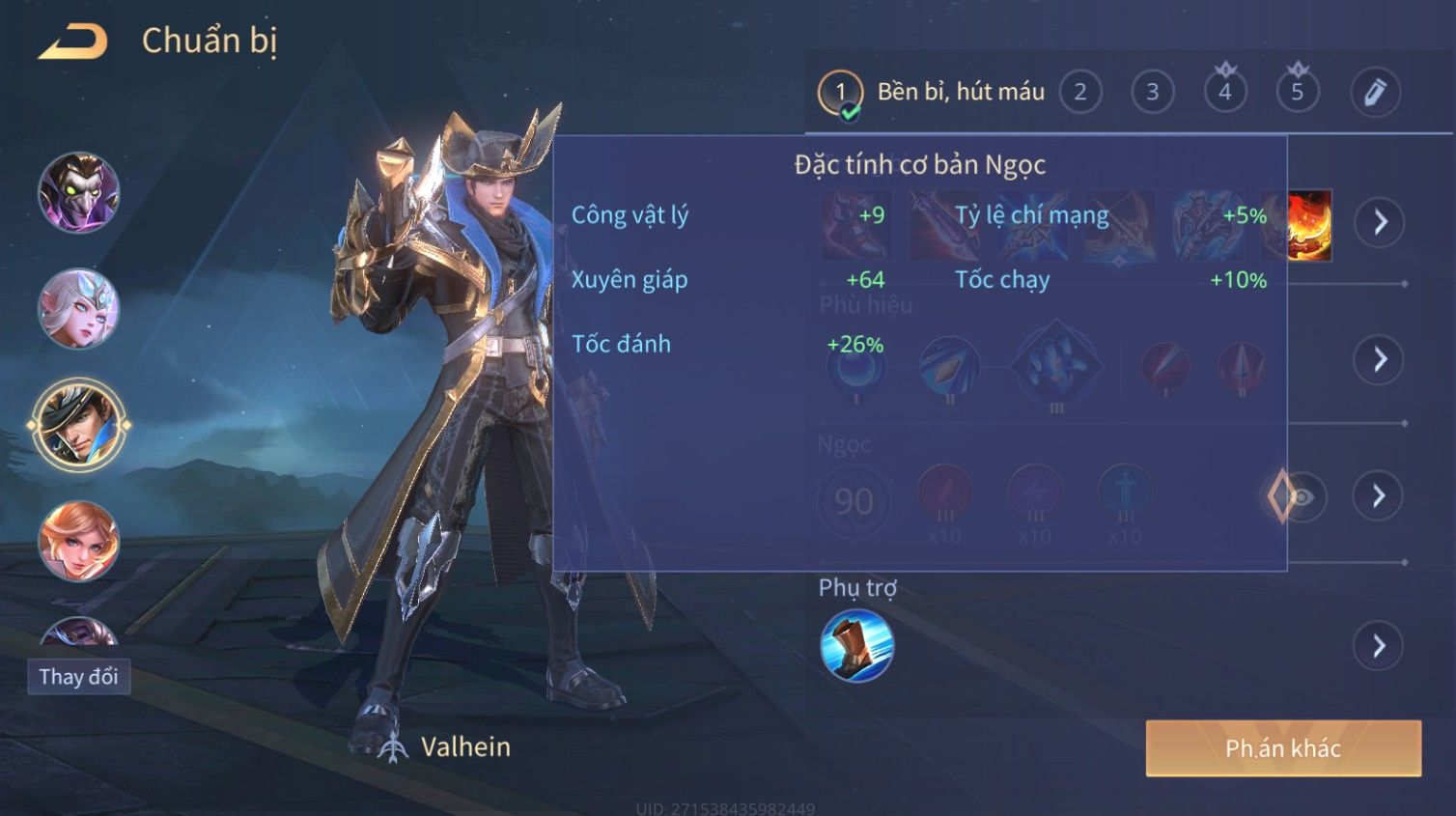Image resolution: width=1456 pixels, height=816 pixels.
Task: Go back using the return arrow
Action: click(x=73, y=42)
